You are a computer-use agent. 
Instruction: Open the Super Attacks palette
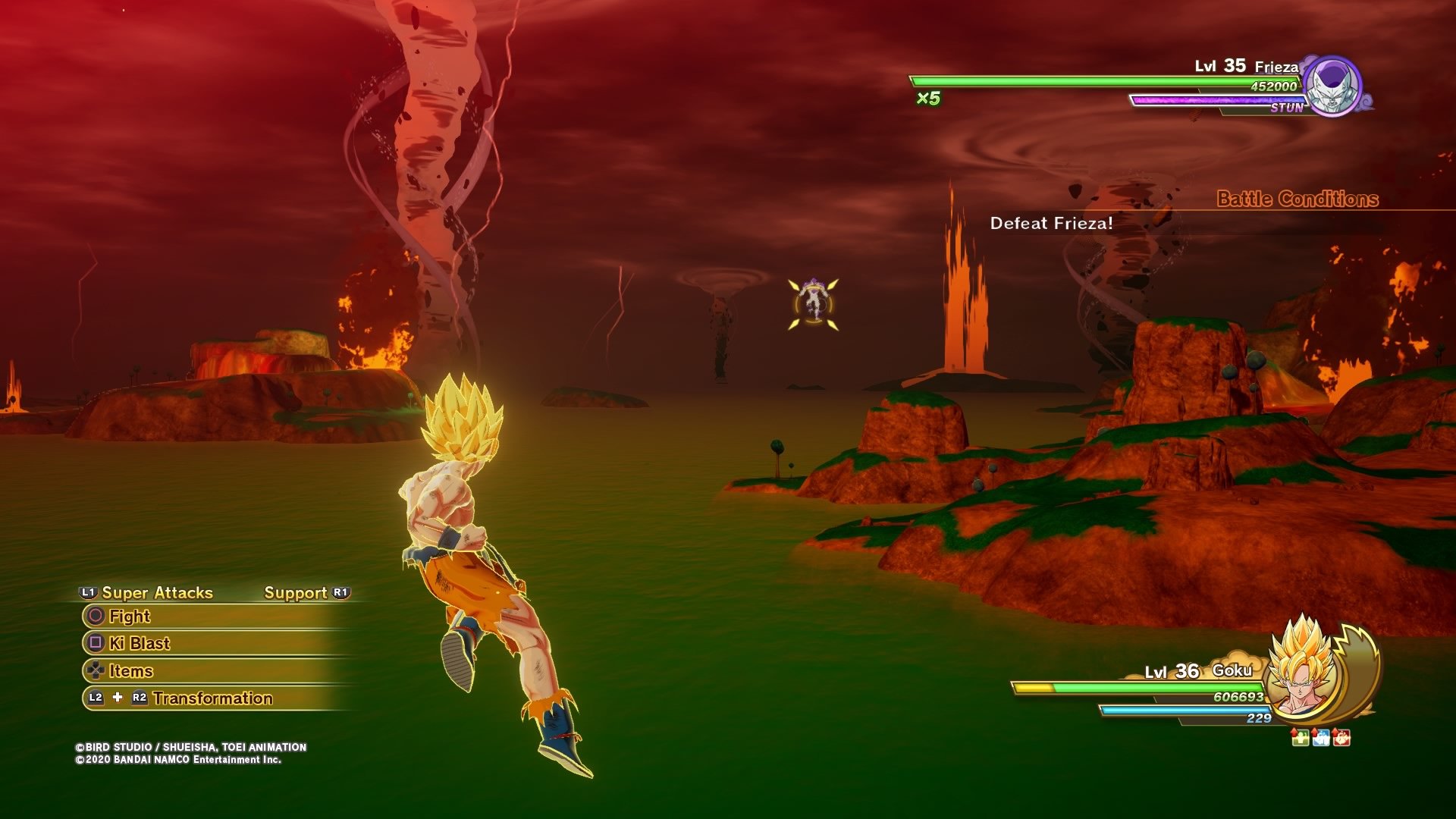[157, 593]
